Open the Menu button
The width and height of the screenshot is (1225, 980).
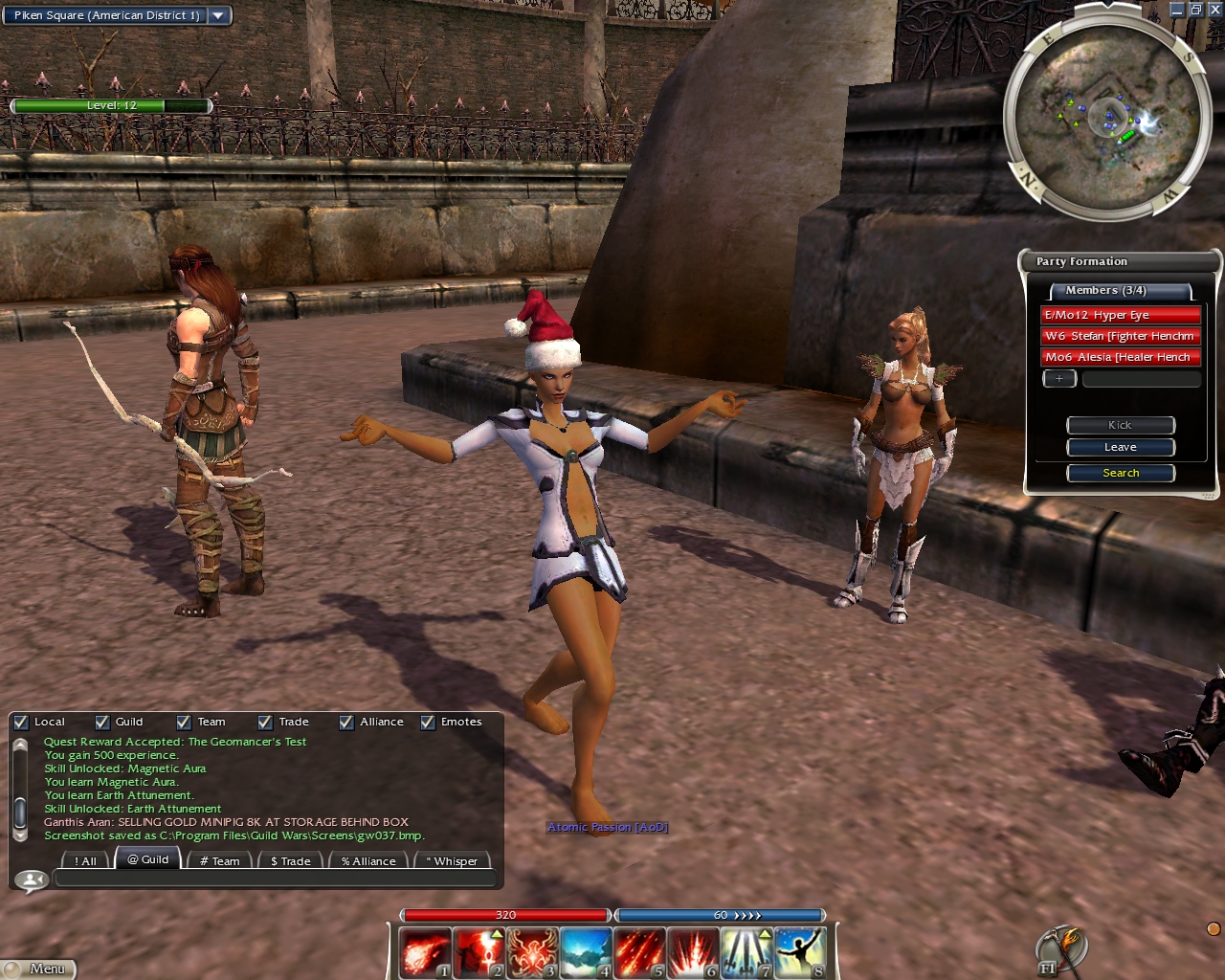coord(38,969)
